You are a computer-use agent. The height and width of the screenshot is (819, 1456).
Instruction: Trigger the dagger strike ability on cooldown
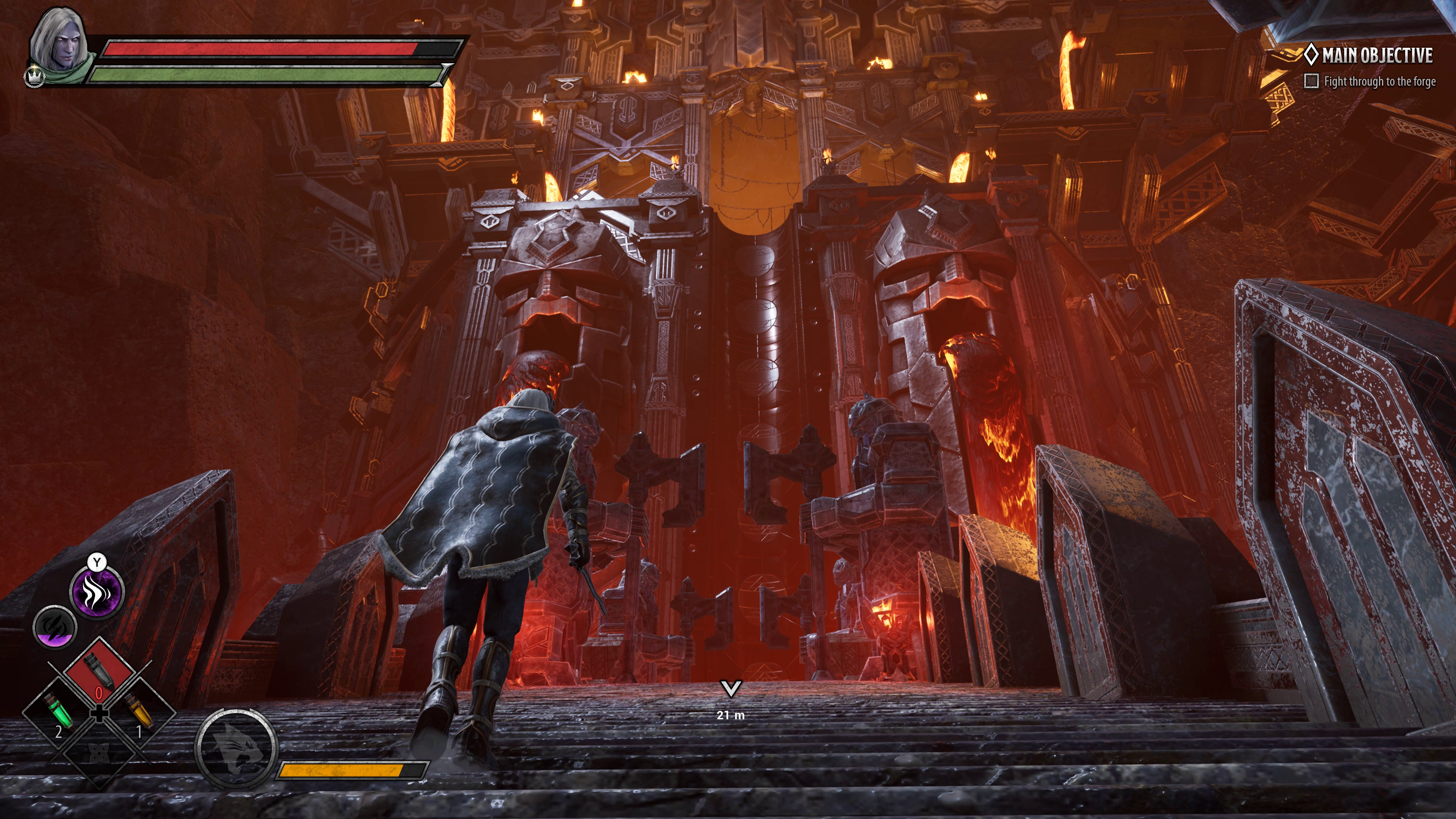click(x=55, y=627)
